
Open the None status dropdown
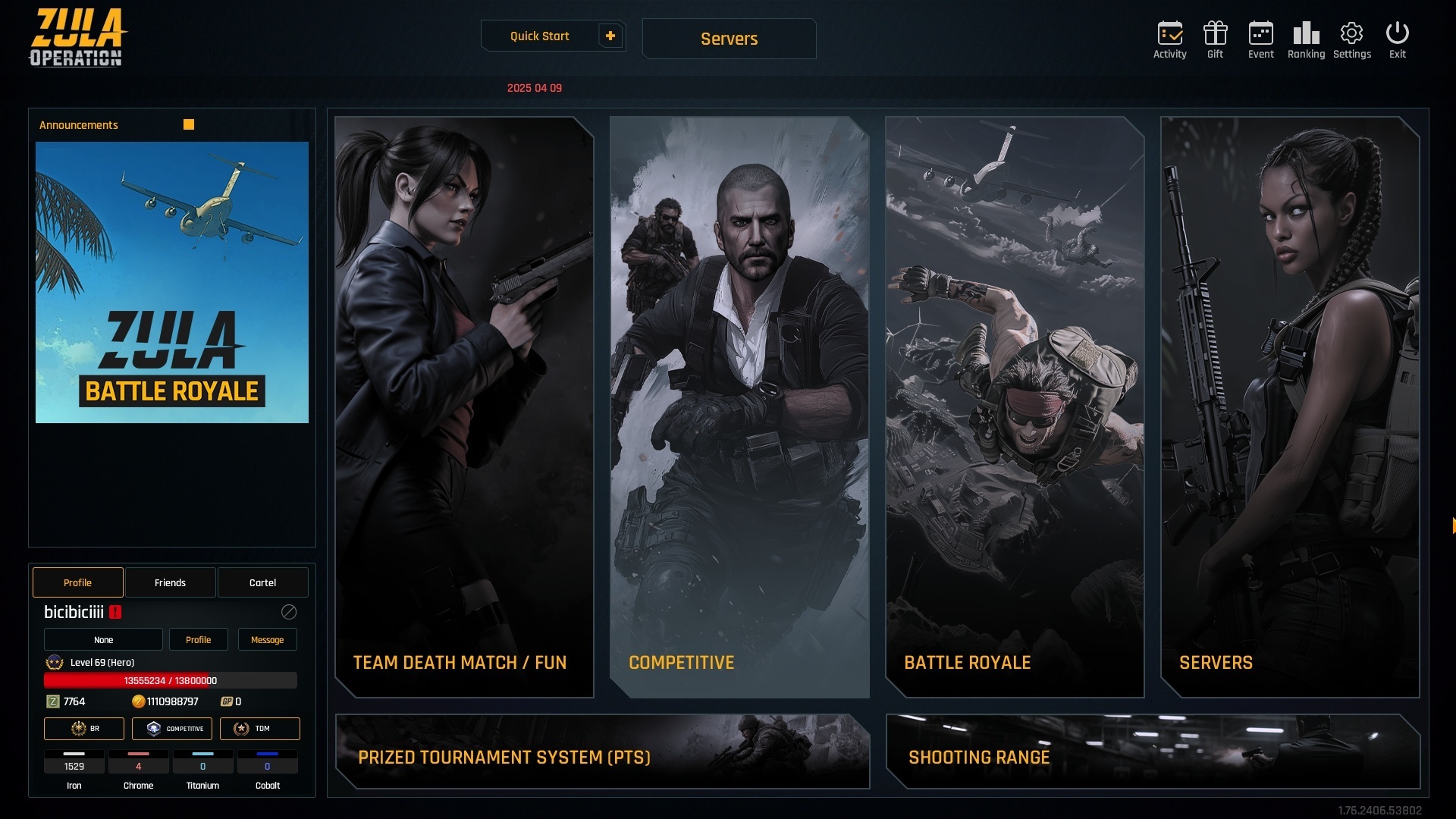point(103,639)
